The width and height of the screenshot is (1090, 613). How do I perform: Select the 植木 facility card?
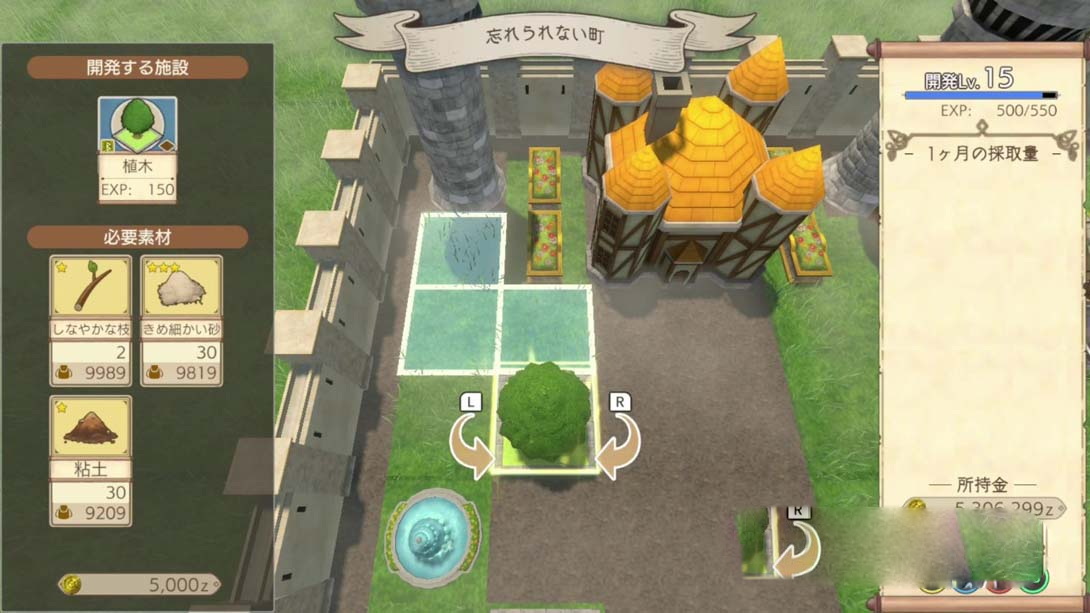pos(137,149)
